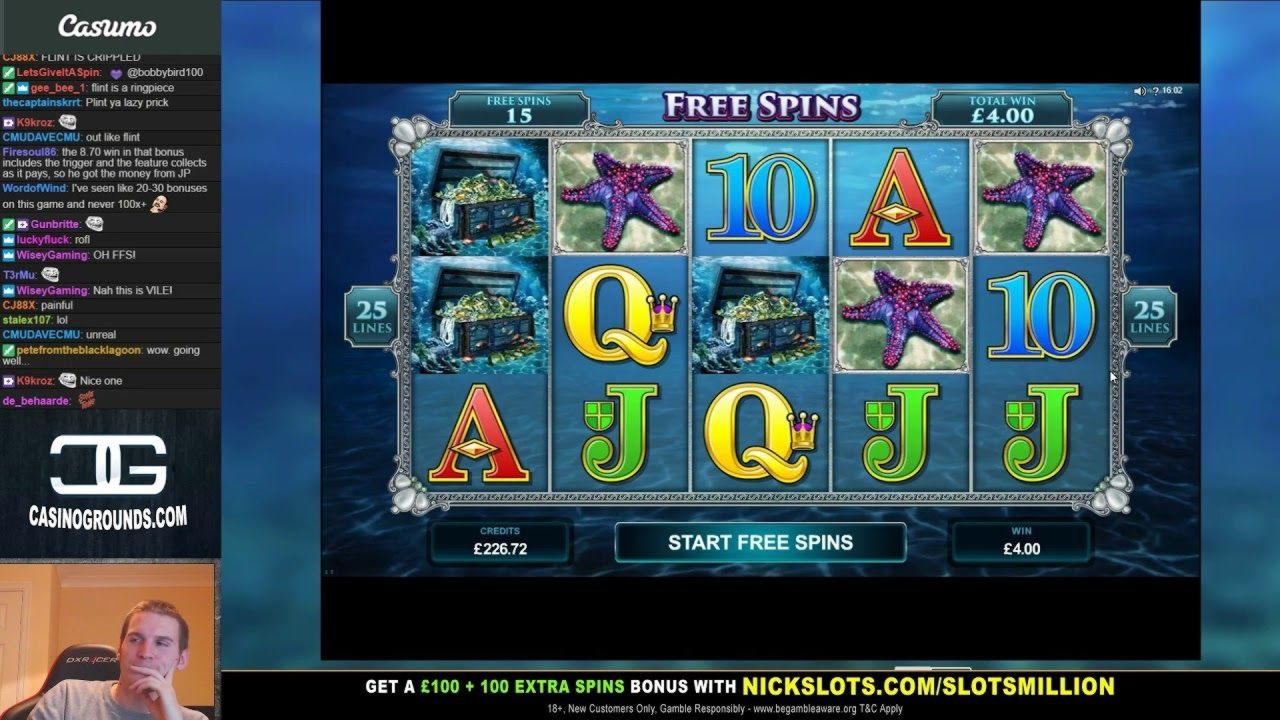
Task: Open the question mark help icon
Action: [x=1154, y=91]
